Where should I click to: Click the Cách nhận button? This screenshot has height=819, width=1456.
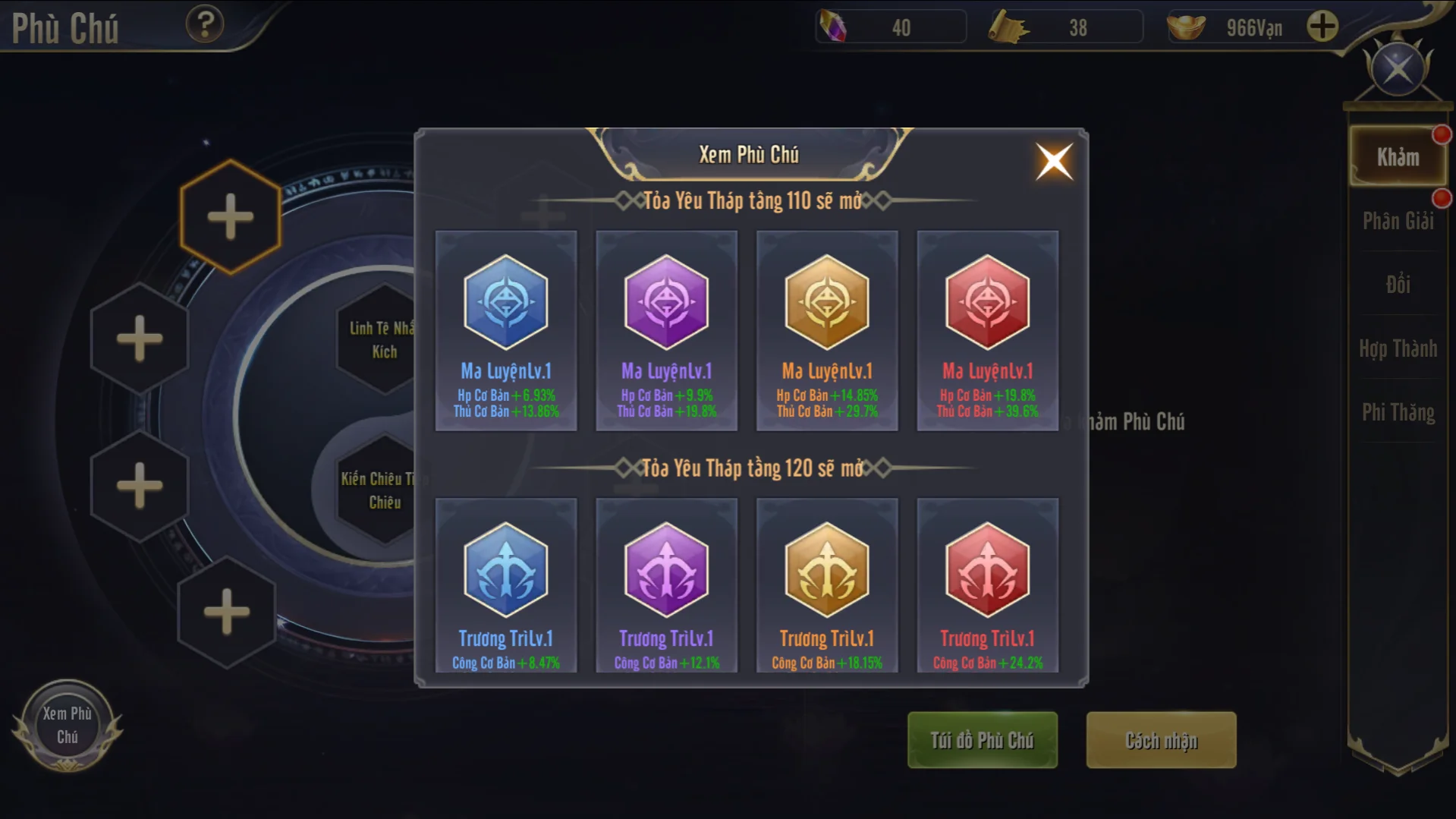pyautogui.click(x=1161, y=740)
